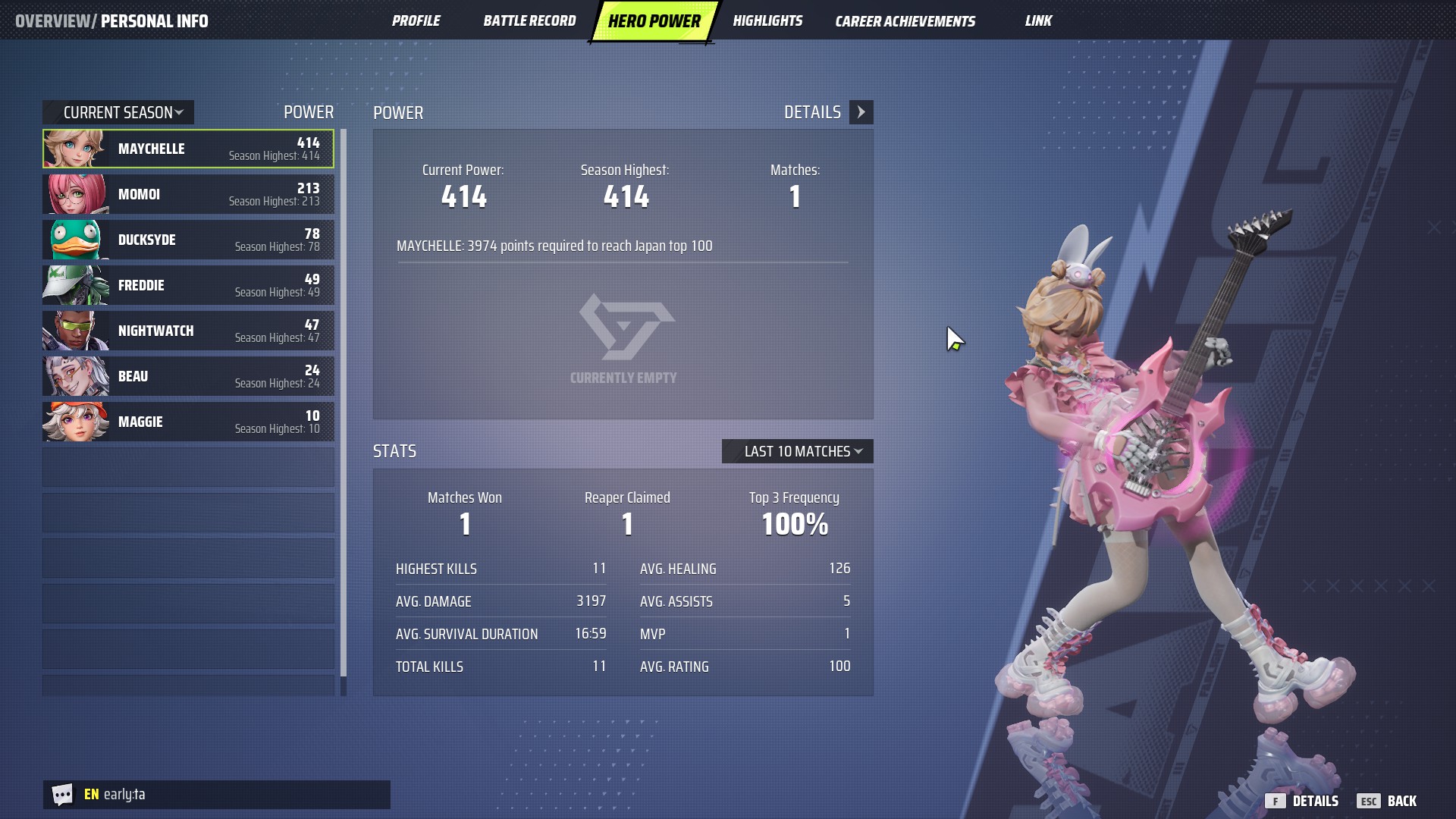Select the Hero Power tab
Image resolution: width=1456 pixels, height=819 pixels.
coord(654,20)
